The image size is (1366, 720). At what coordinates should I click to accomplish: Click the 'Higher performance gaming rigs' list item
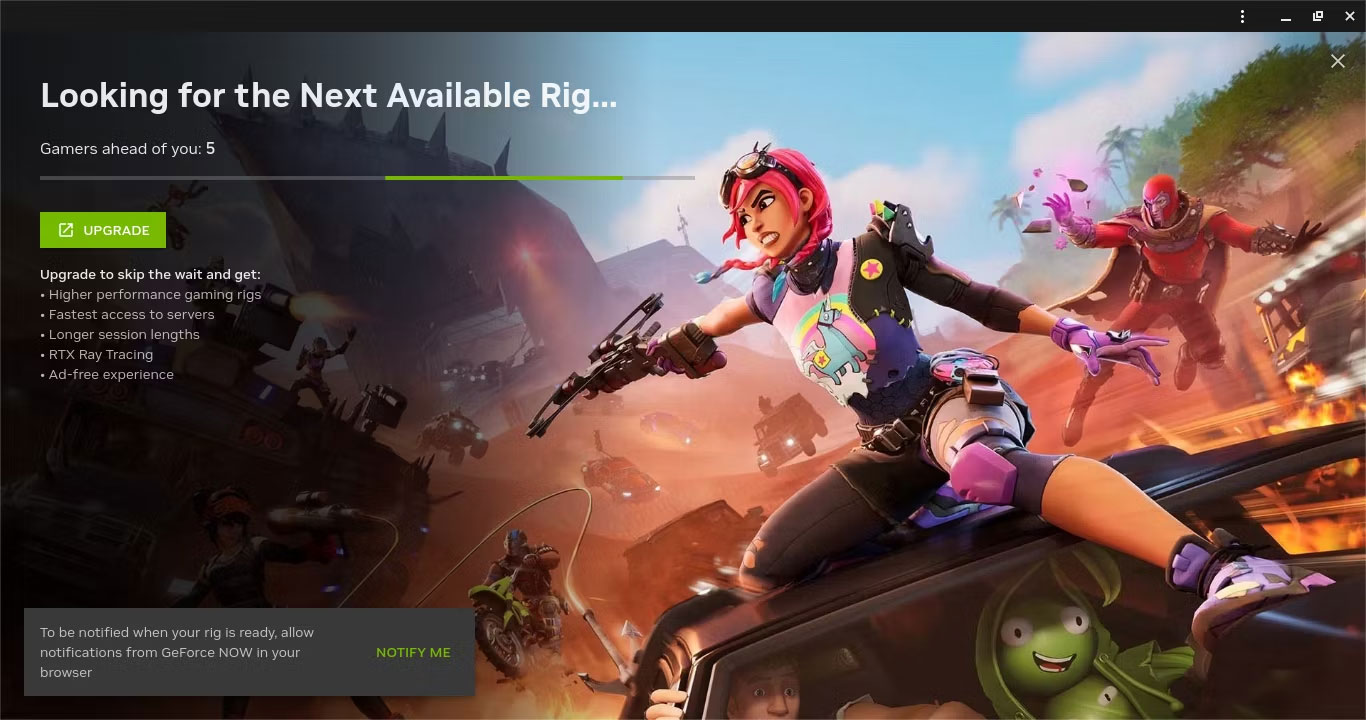pyautogui.click(x=151, y=294)
